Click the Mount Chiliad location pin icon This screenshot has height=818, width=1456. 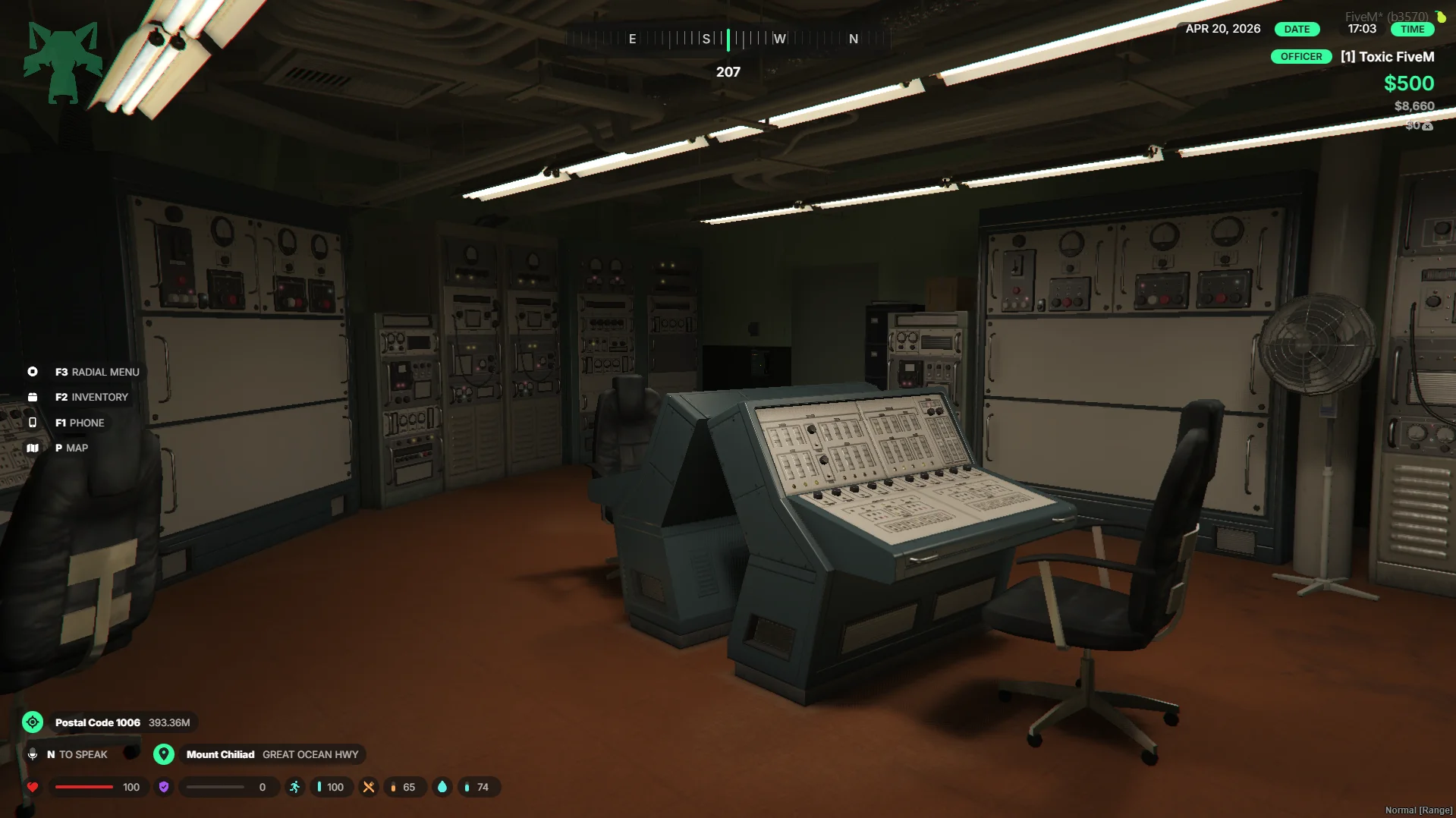click(164, 754)
